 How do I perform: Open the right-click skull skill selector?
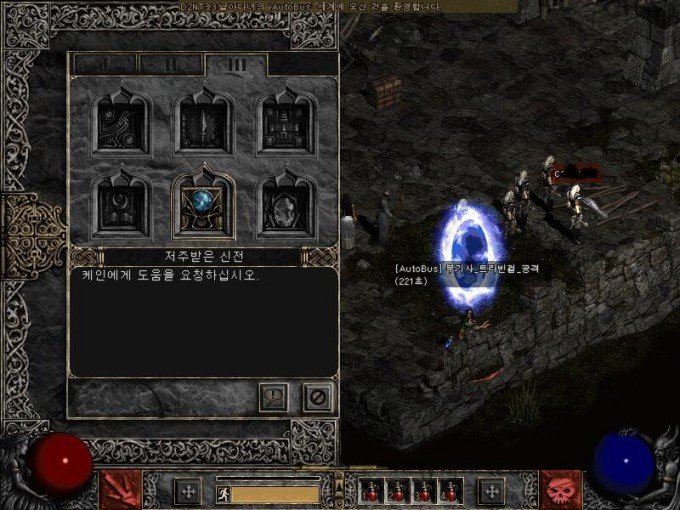point(561,489)
